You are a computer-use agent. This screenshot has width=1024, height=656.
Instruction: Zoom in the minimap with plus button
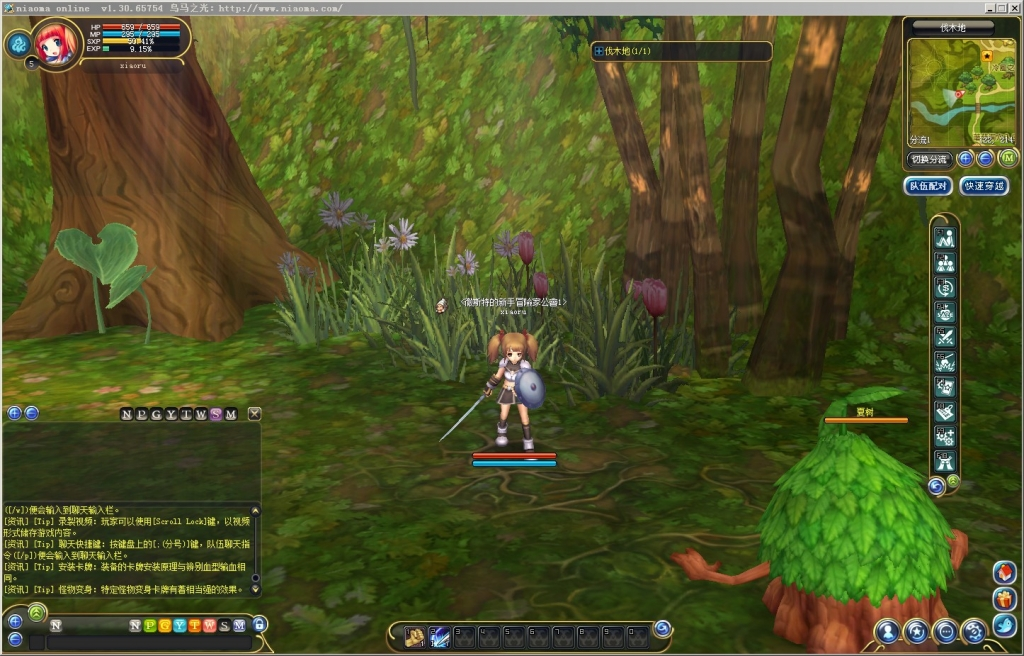point(965,158)
